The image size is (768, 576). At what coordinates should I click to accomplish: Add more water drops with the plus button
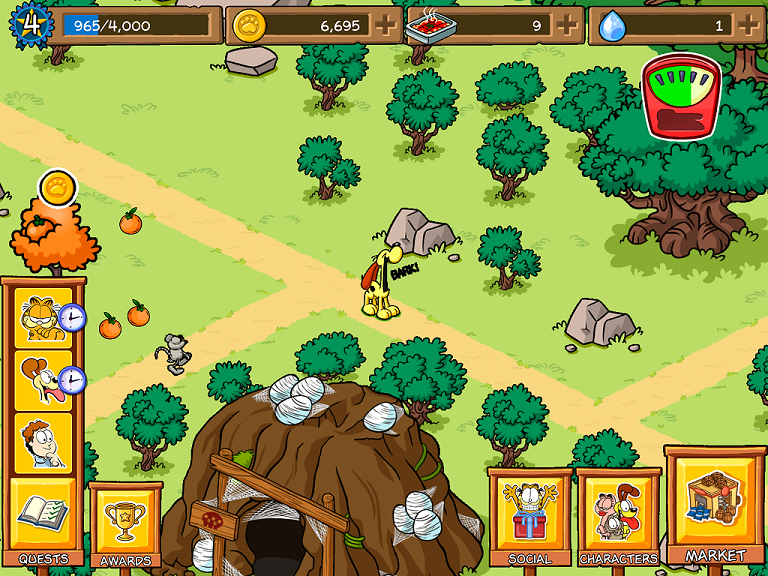pyautogui.click(x=748, y=25)
